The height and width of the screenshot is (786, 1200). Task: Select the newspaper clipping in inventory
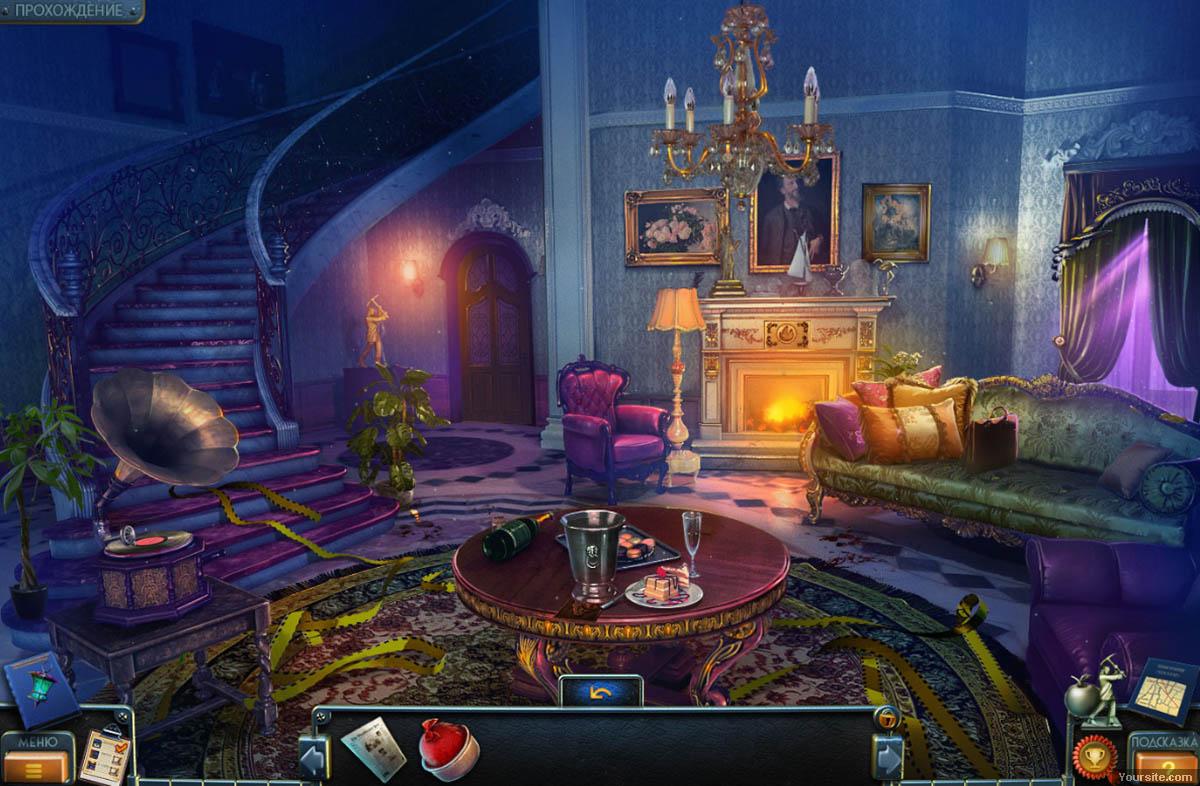point(374,748)
